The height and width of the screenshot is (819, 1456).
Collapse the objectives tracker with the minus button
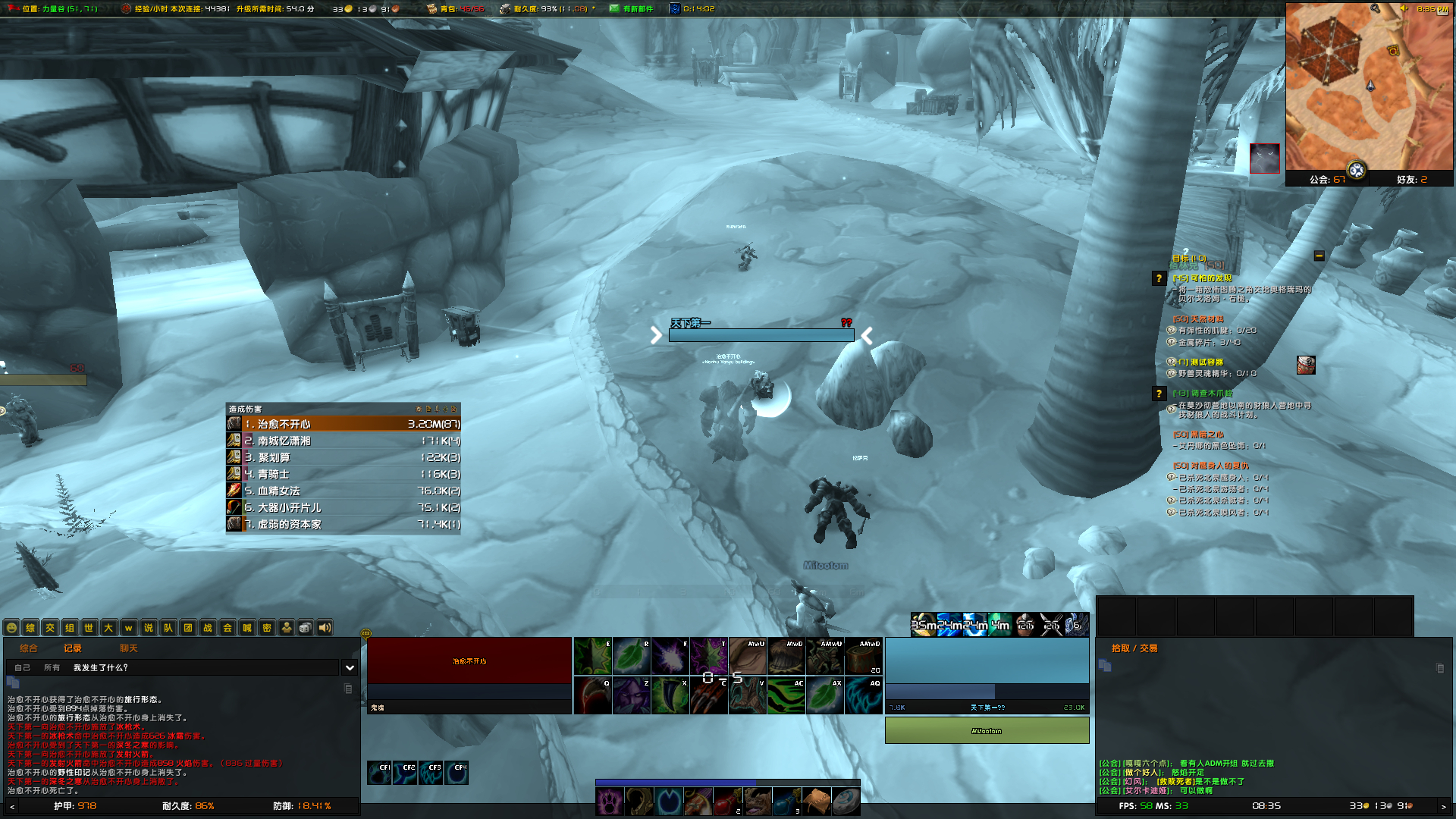tap(1319, 256)
